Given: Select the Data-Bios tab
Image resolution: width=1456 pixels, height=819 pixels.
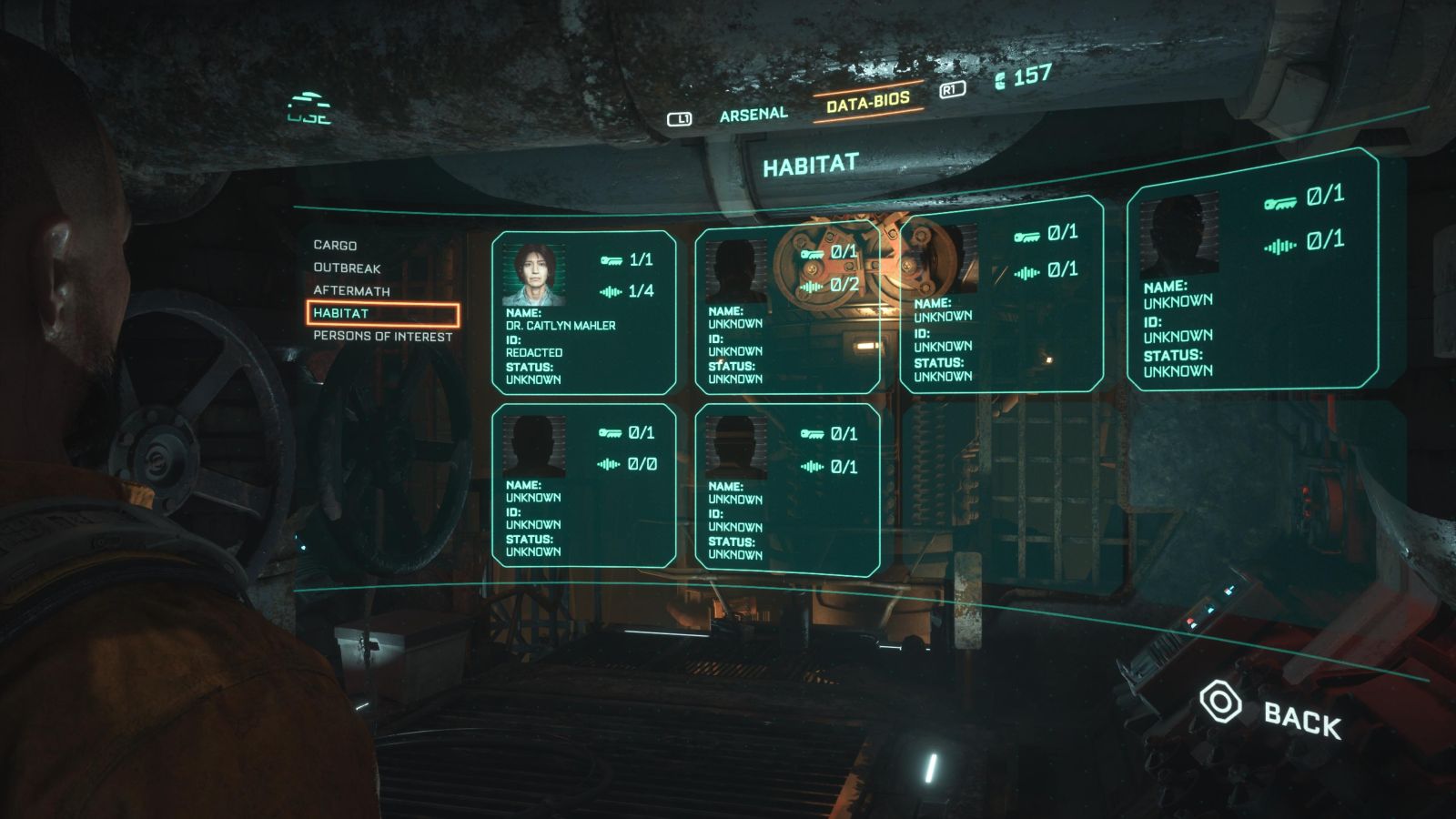Looking at the screenshot, I should pos(867,102).
